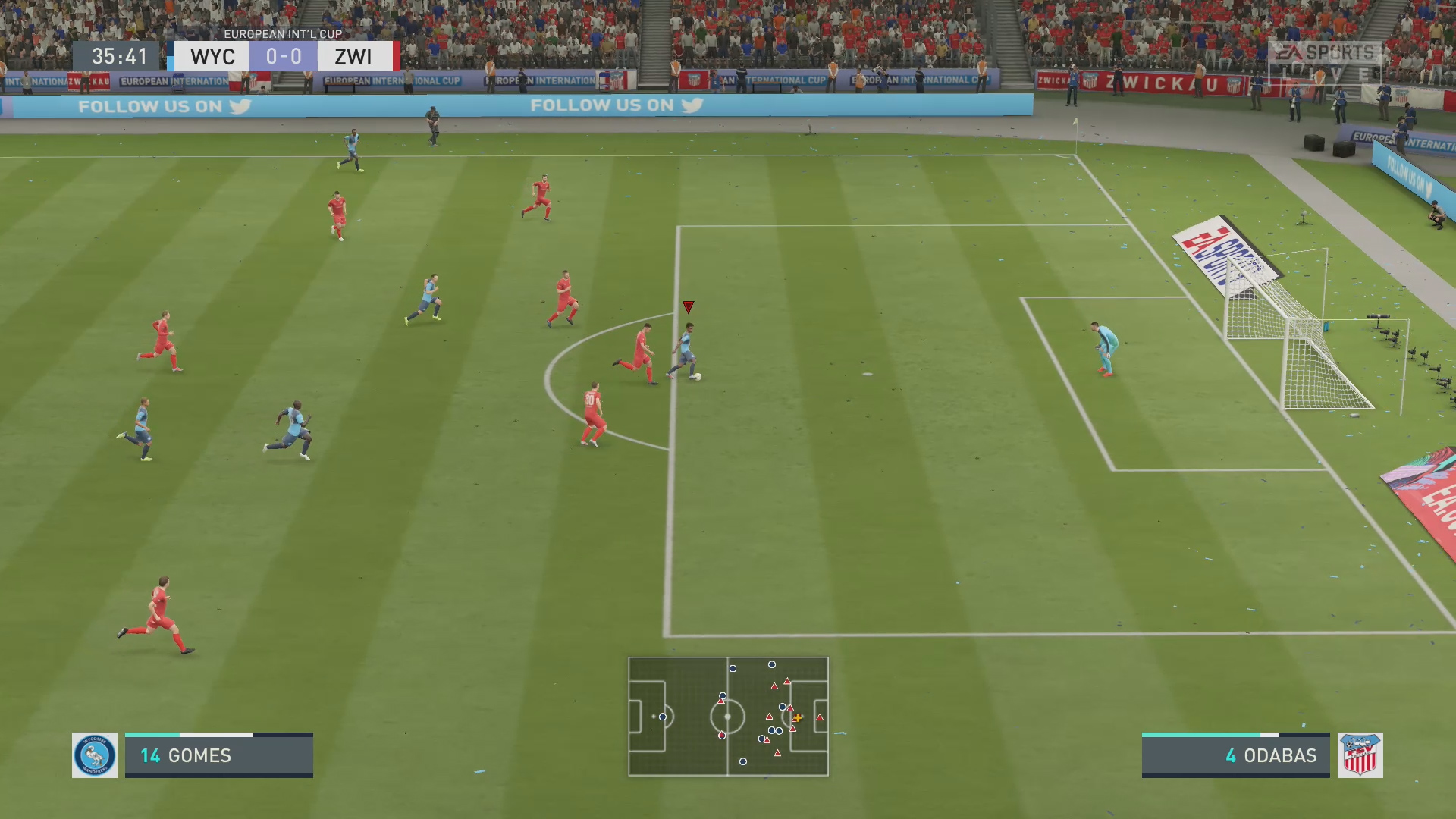This screenshot has height=819, width=1456.
Task: Select the Wycombe Wanderers club badge
Action: (x=94, y=755)
